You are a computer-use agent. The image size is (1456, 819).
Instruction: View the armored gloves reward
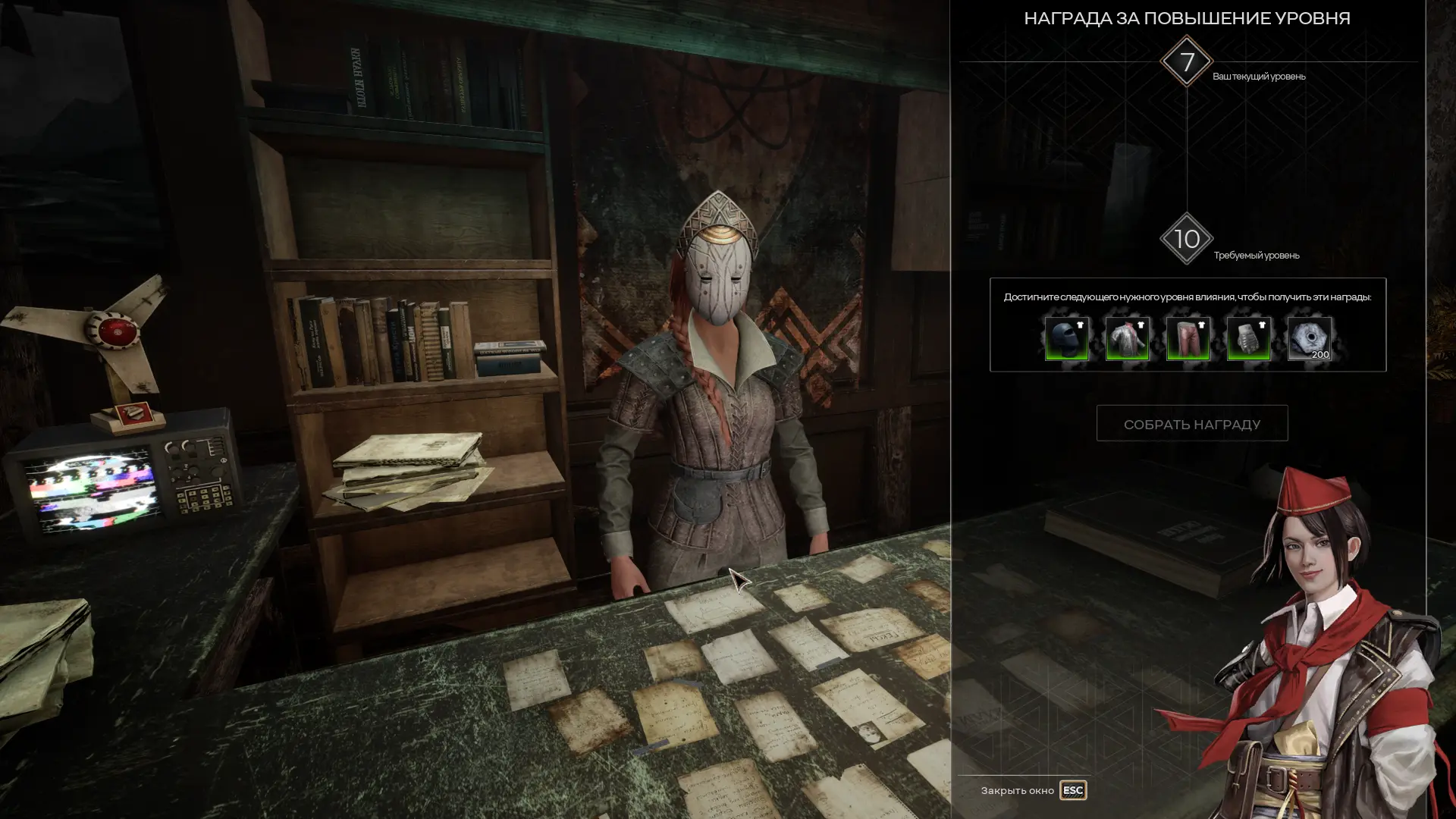(1248, 338)
